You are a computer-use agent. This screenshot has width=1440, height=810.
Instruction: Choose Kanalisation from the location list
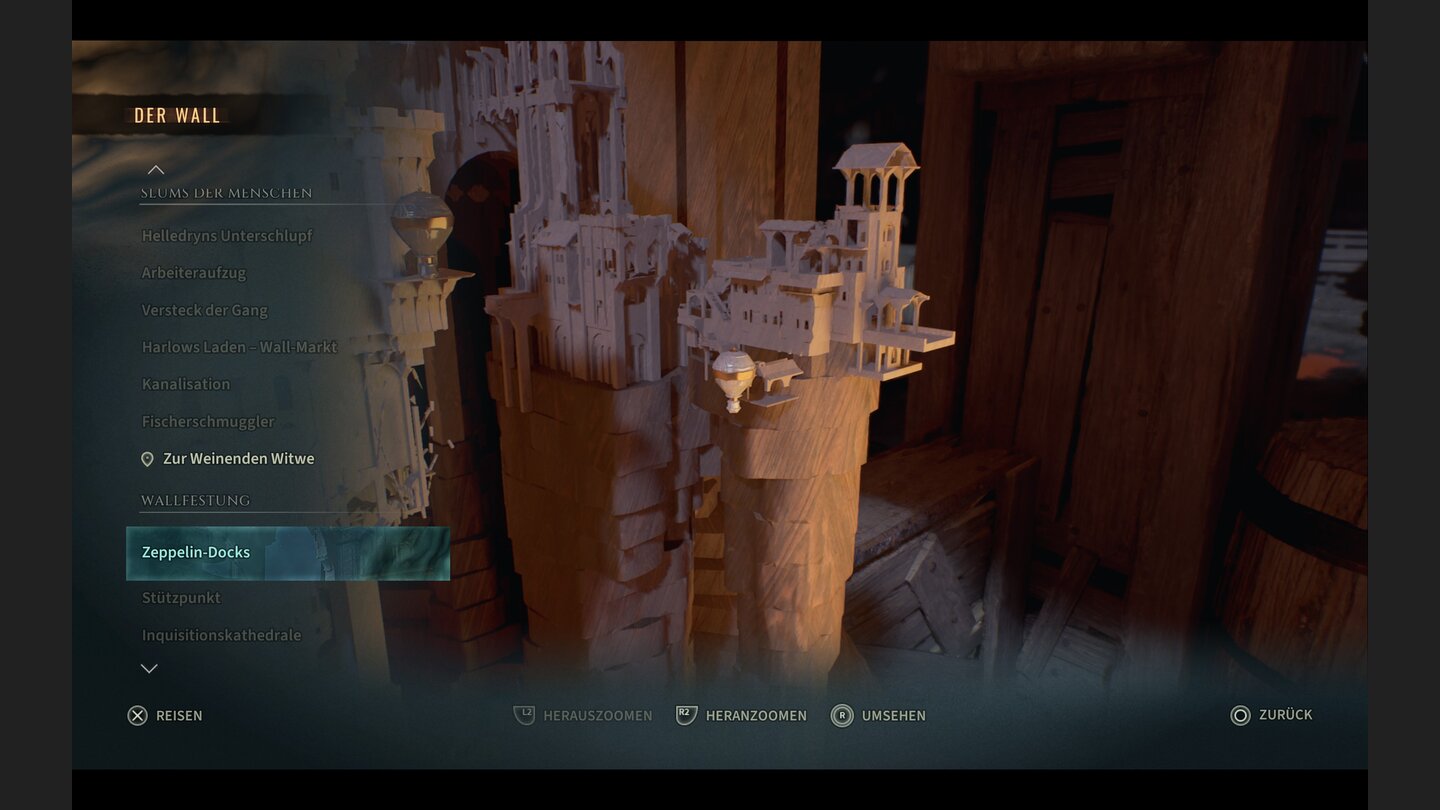click(186, 384)
